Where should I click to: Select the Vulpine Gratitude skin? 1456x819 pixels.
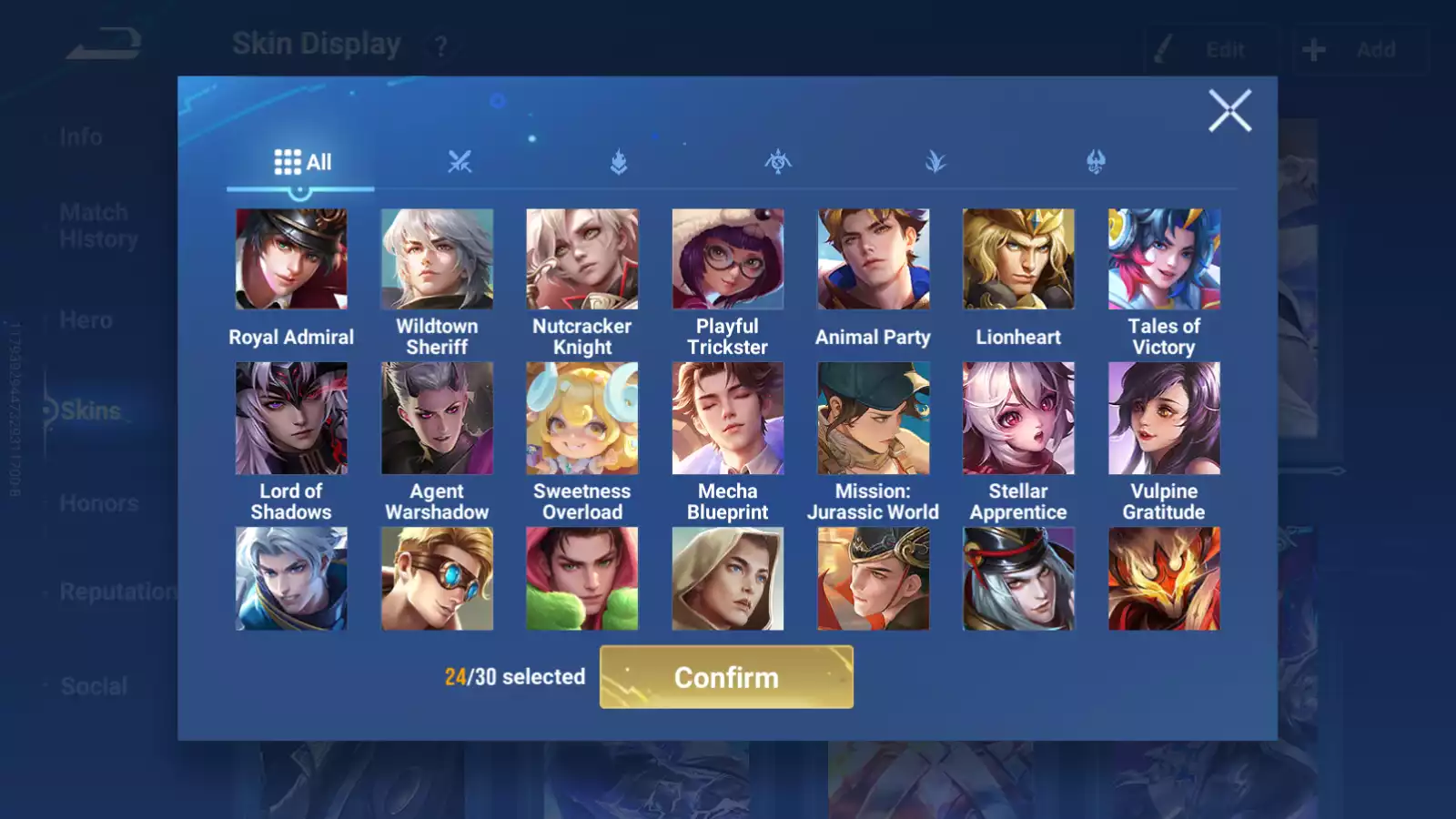pos(1164,419)
